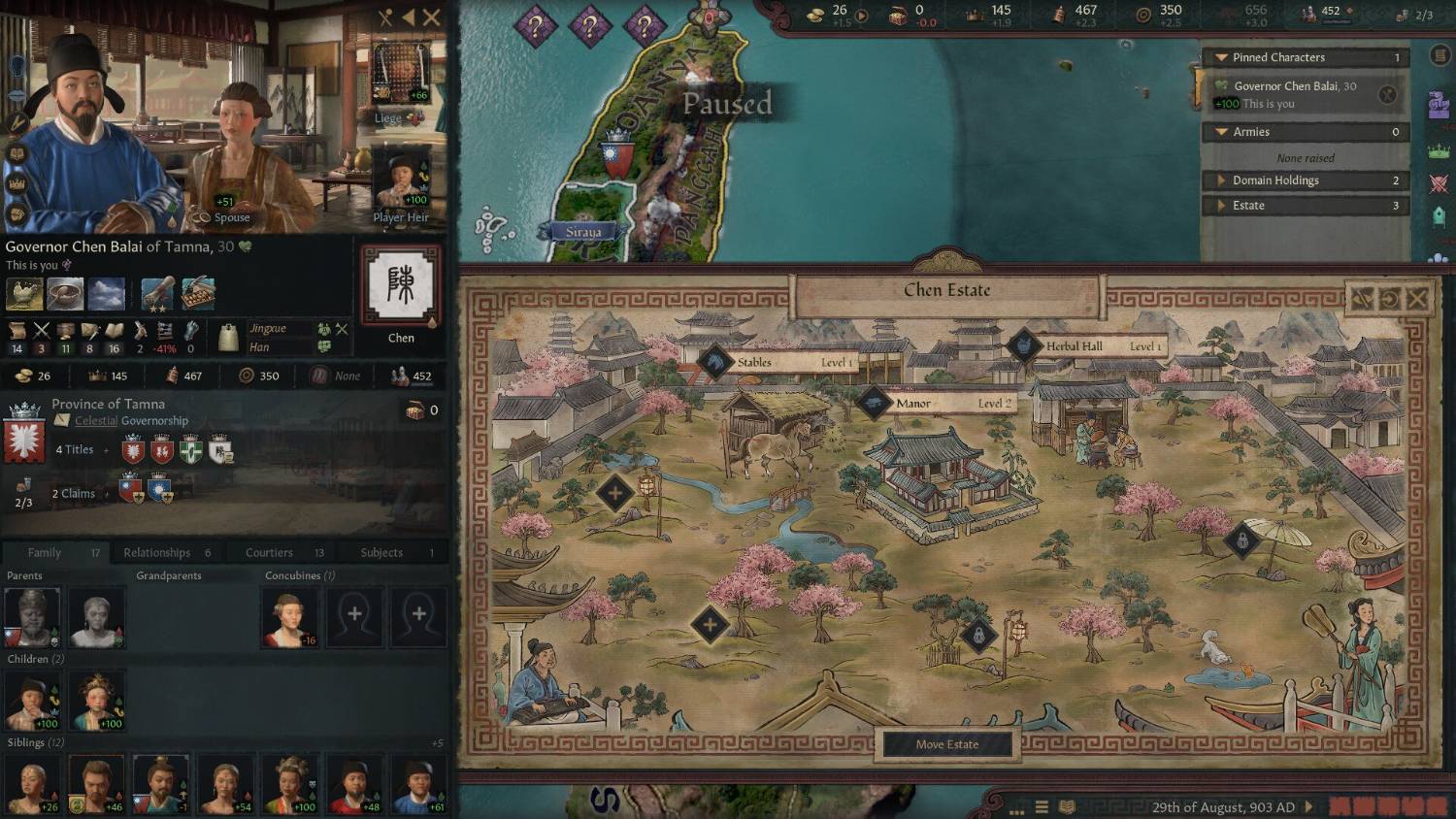The height and width of the screenshot is (819, 1456).
Task: Switch to the Family tab
Action: point(45,552)
